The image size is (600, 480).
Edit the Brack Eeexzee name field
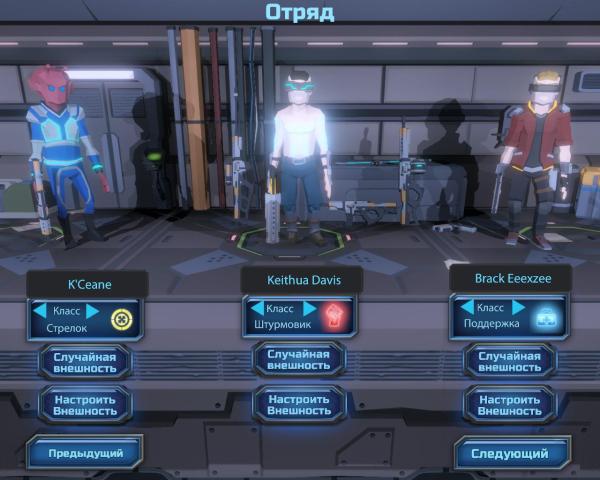pyautogui.click(x=510, y=277)
